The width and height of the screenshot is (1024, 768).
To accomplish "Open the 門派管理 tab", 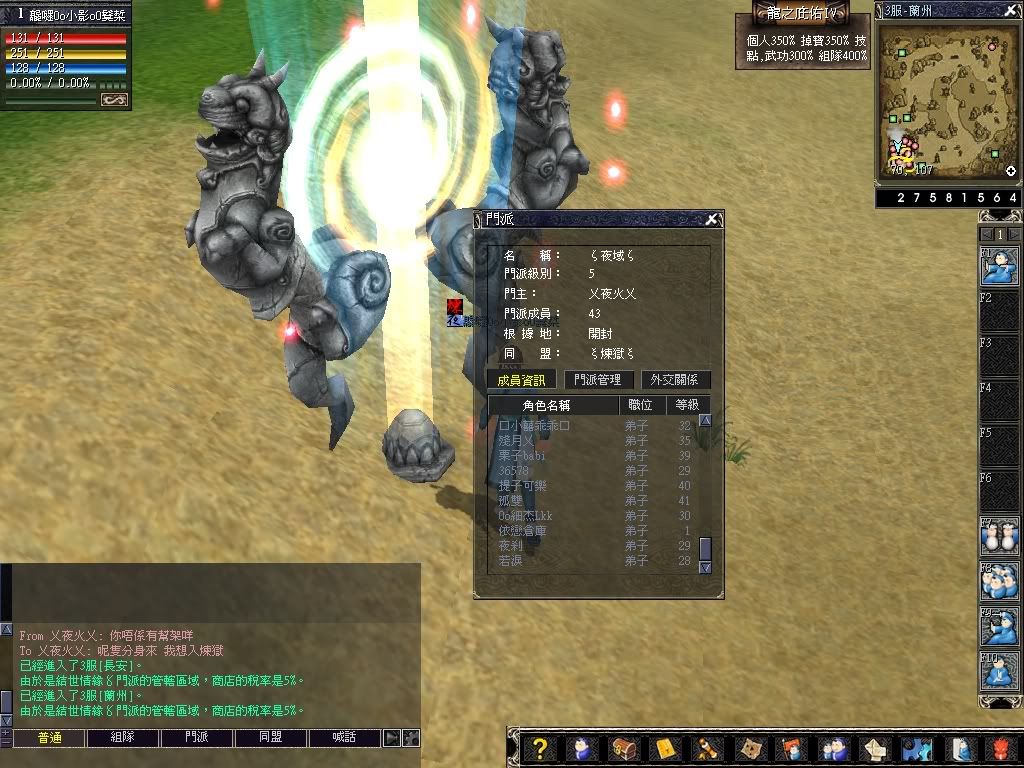I will tap(597, 380).
